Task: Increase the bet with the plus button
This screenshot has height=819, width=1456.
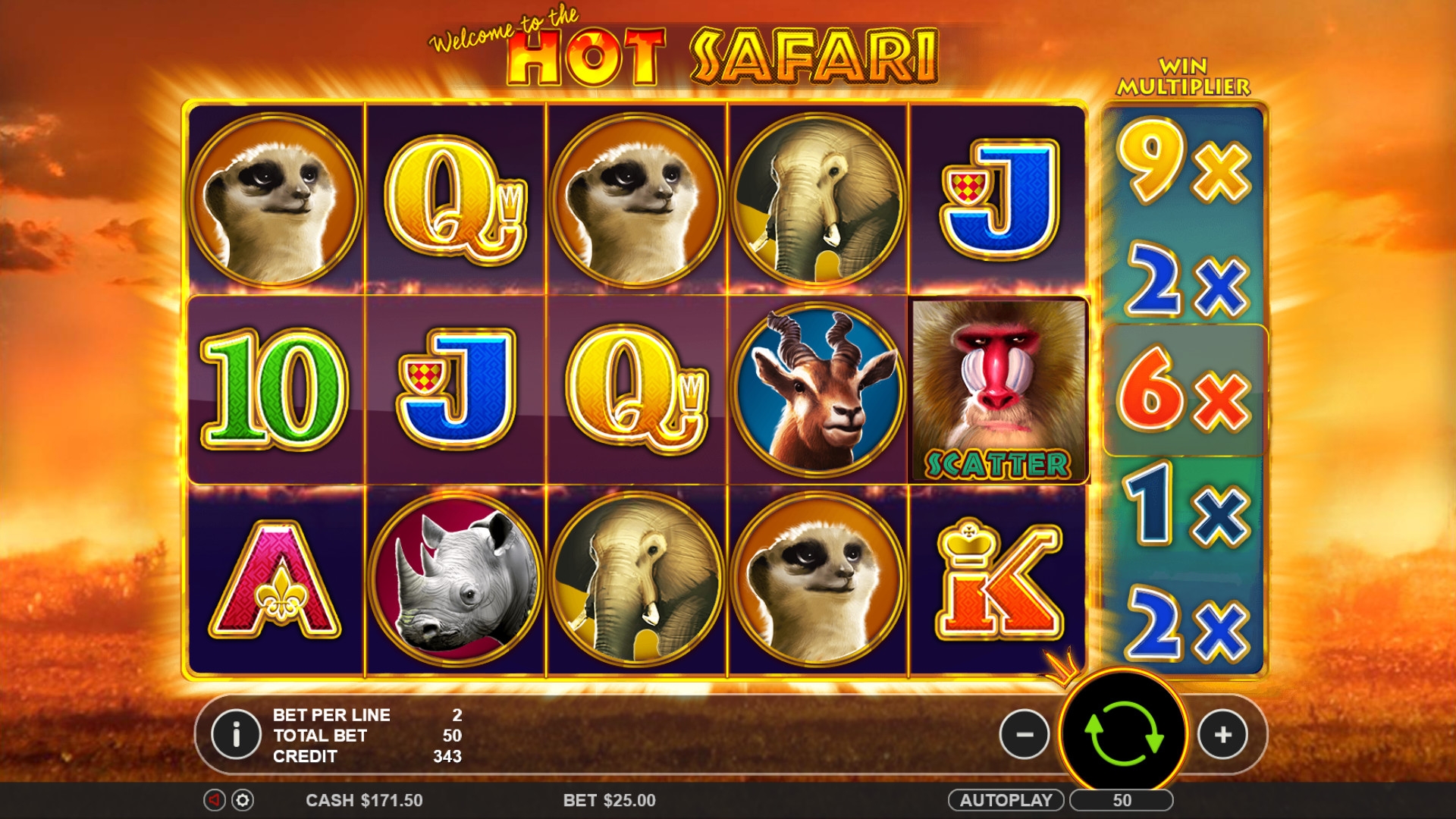Action: pyautogui.click(x=1222, y=734)
